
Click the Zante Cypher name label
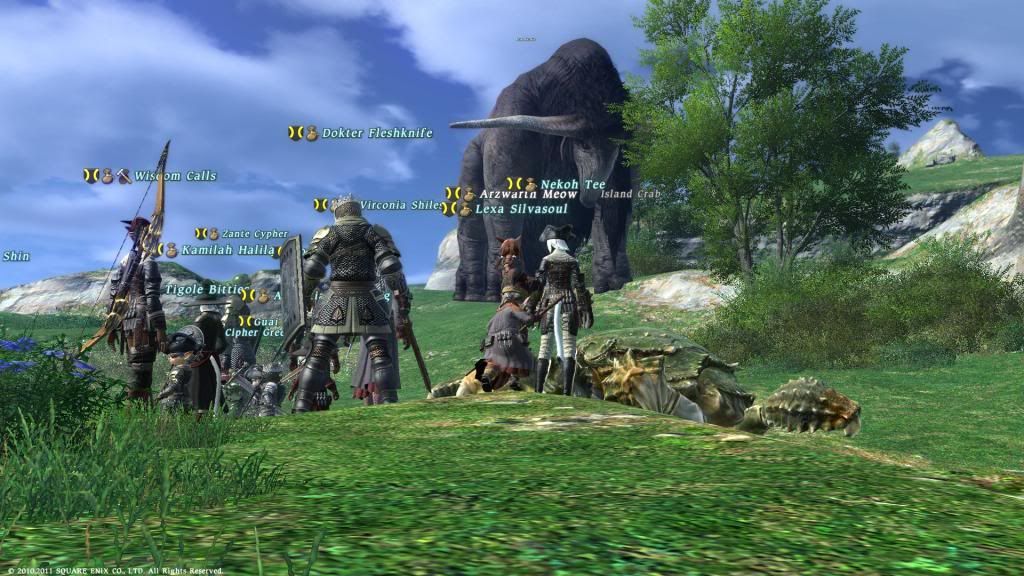point(254,234)
